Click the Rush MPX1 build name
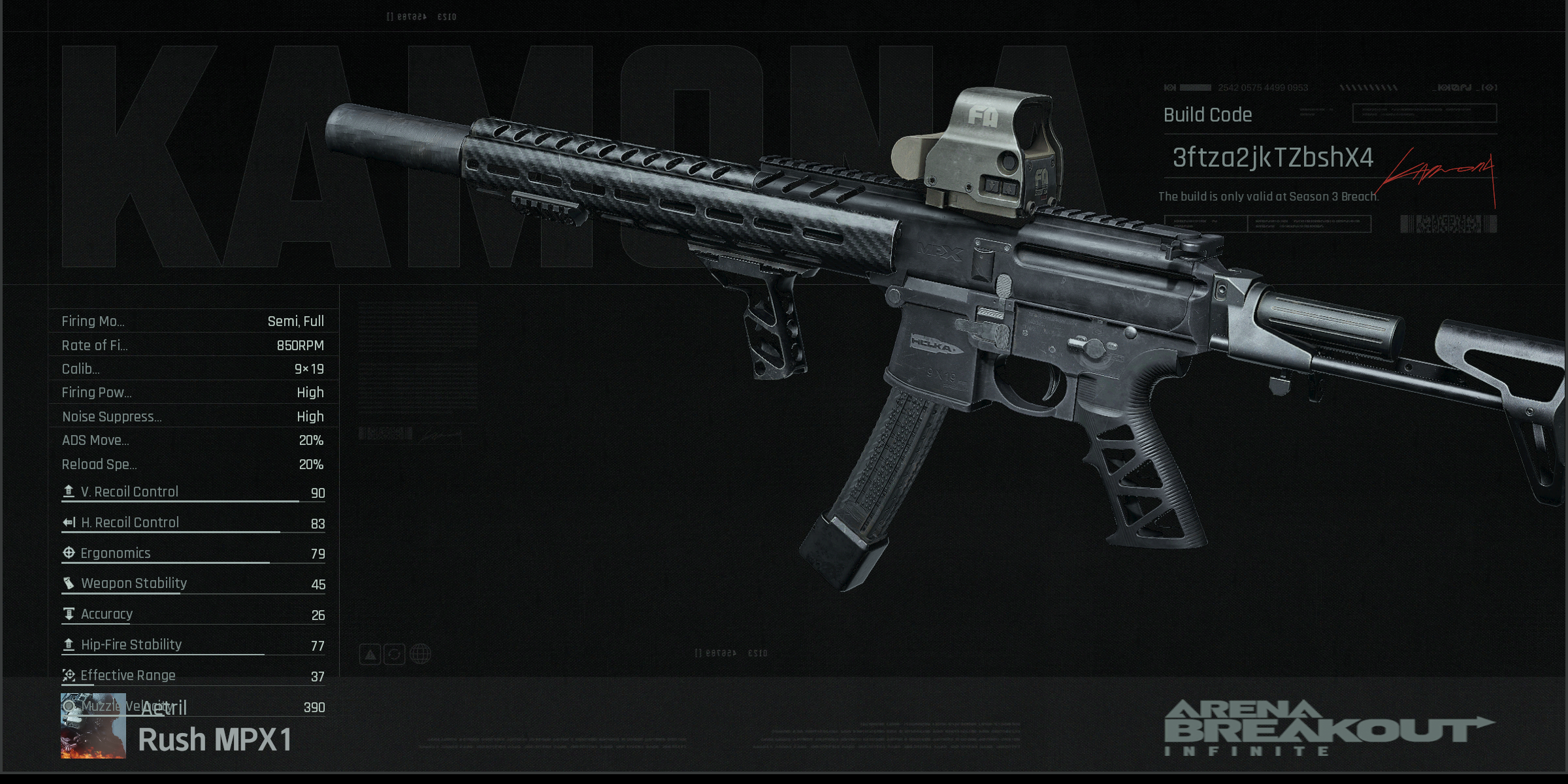The image size is (1568, 784). coord(215,740)
